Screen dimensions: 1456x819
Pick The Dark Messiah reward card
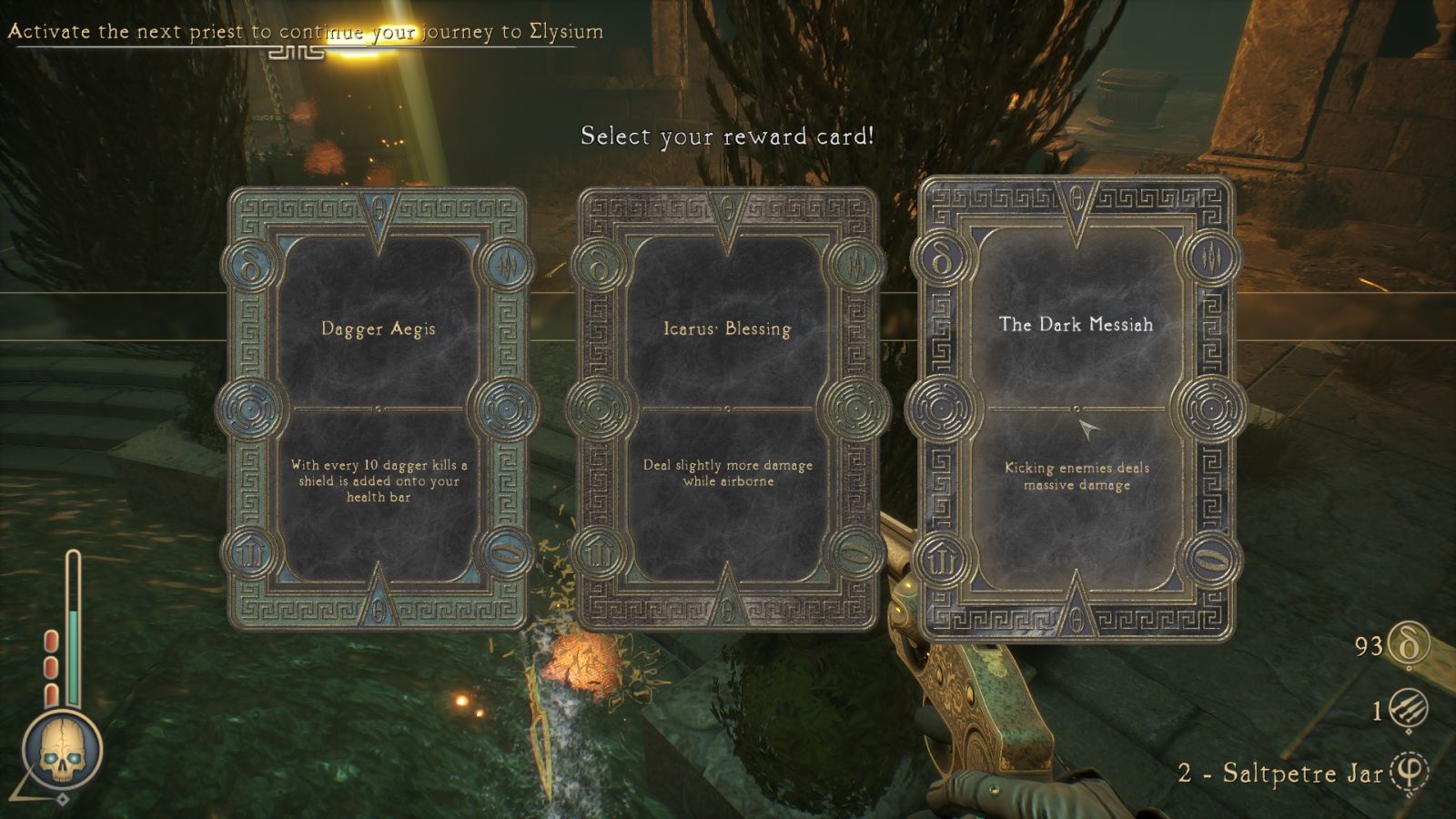pos(1076,408)
